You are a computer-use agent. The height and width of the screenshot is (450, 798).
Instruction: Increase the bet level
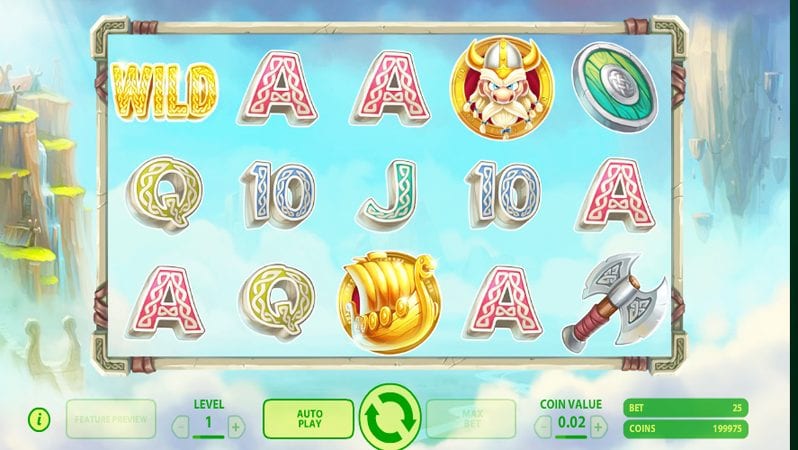coord(236,427)
